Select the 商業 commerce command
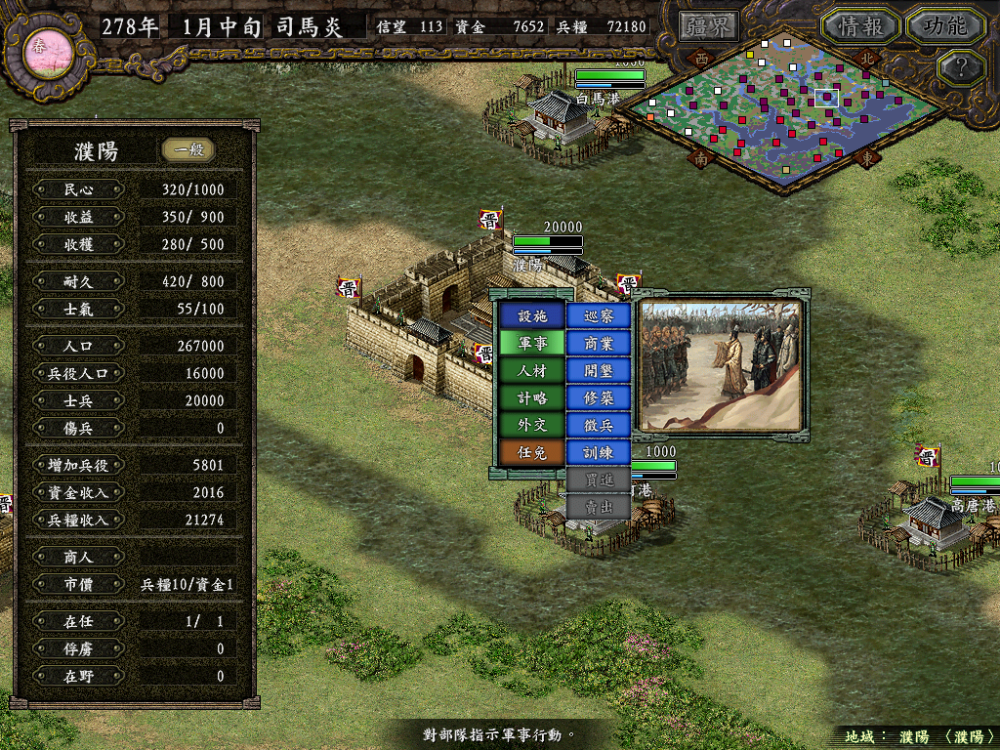Image resolution: width=1000 pixels, height=750 pixels. click(x=598, y=343)
